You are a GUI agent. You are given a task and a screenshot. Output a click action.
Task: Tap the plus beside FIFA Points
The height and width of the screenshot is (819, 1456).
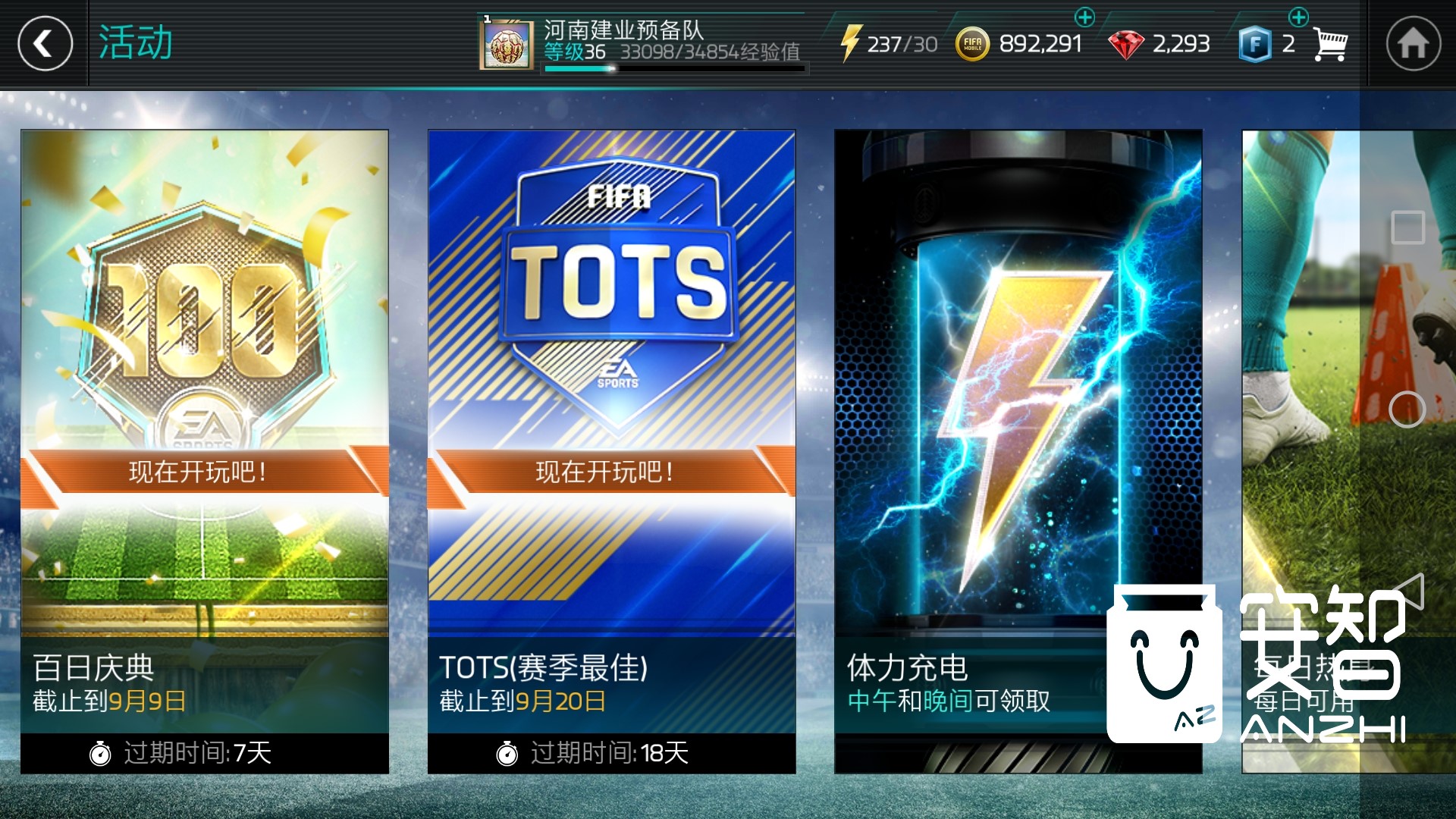[x=1299, y=15]
